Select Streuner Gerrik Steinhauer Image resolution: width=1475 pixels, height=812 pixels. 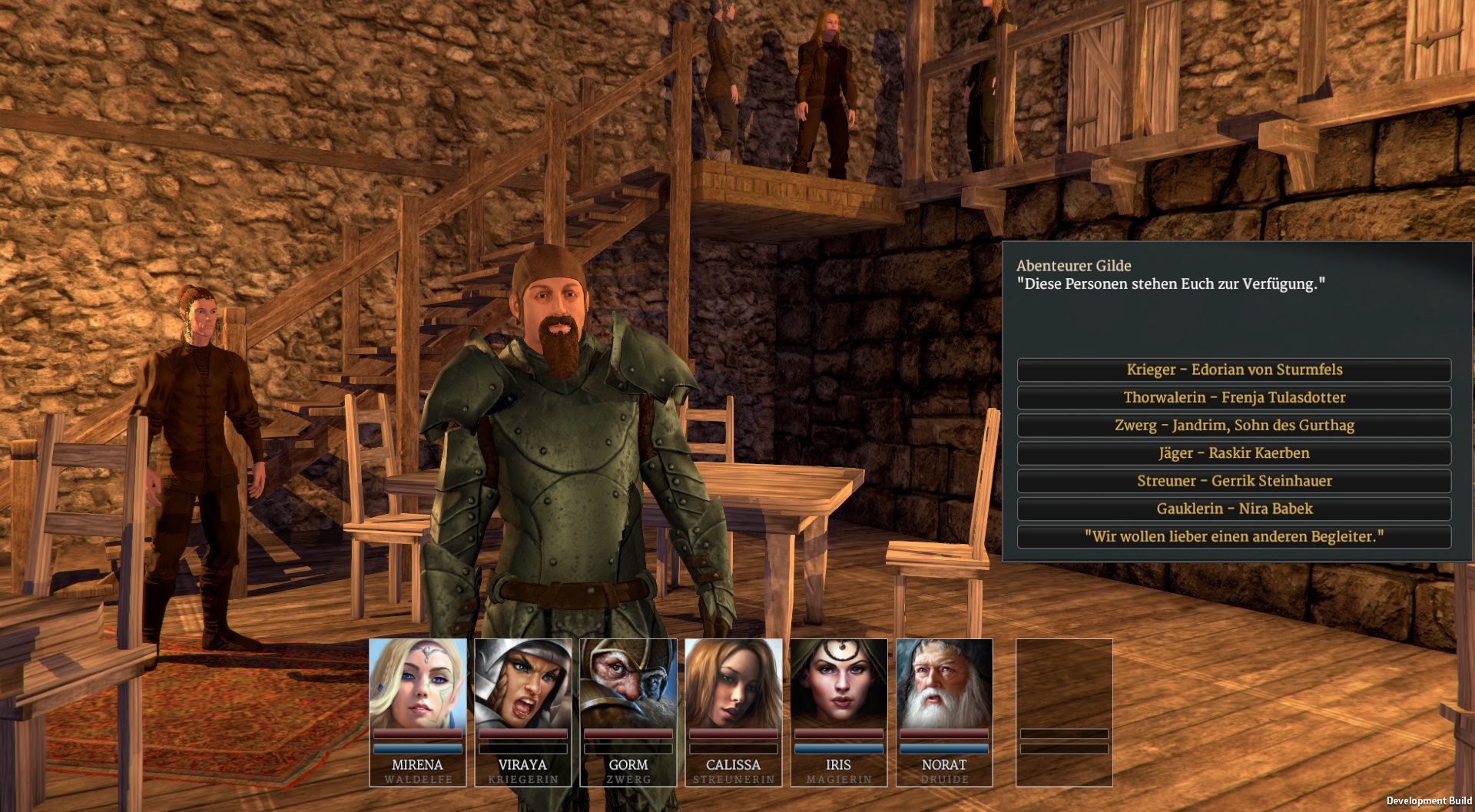click(x=1234, y=481)
